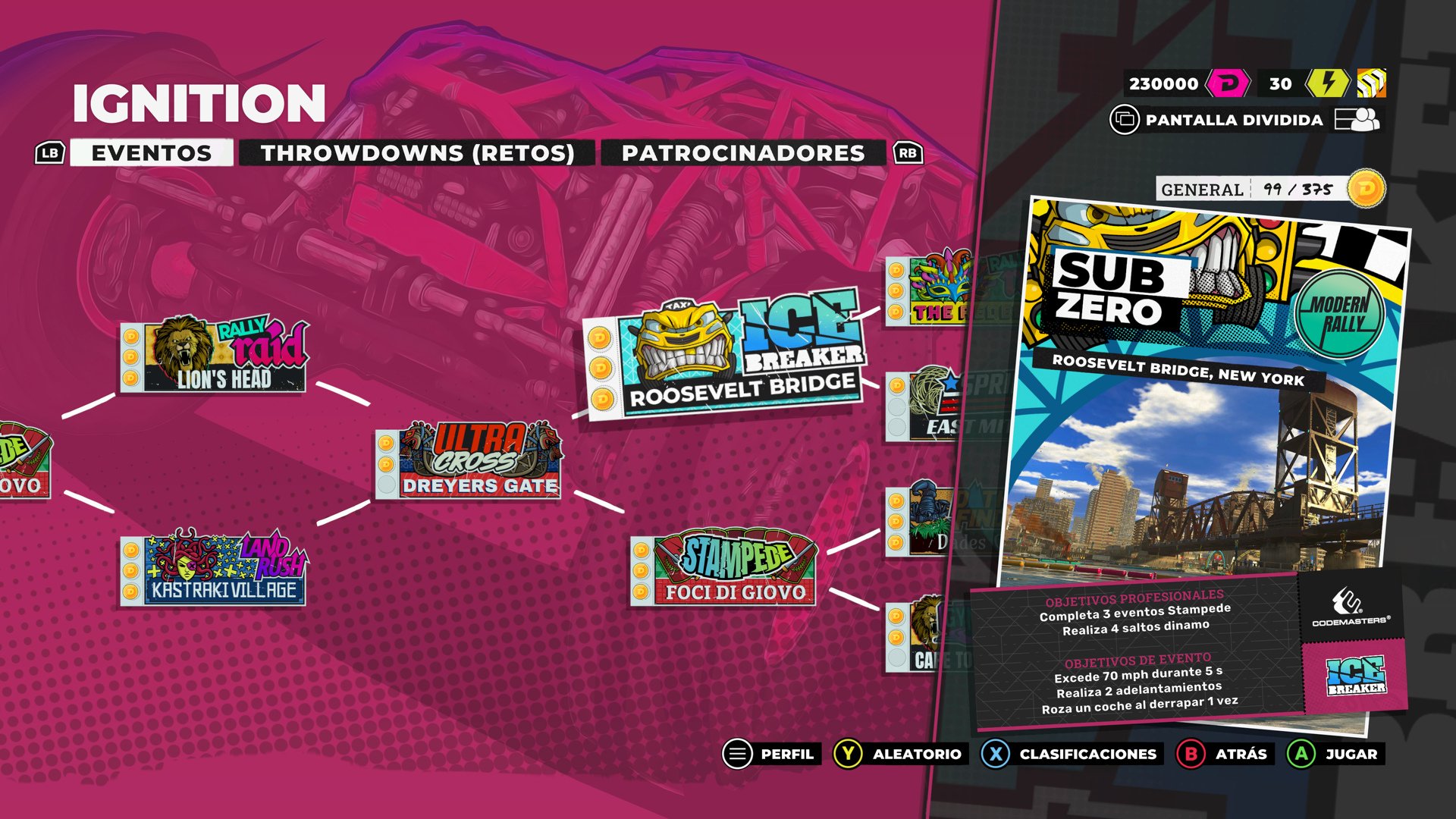
Task: Go back with Atrás
Action: pyautogui.click(x=1222, y=754)
